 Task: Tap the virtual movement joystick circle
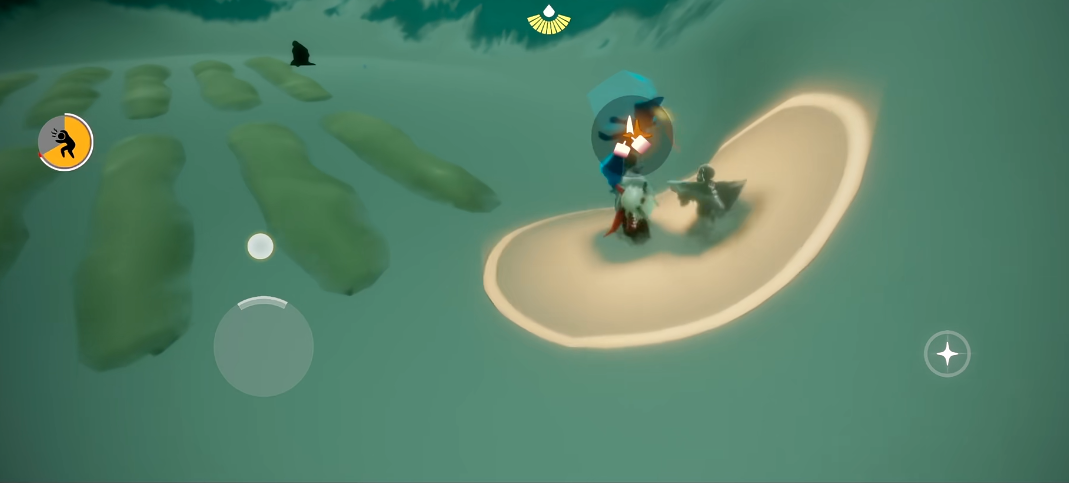click(x=263, y=346)
